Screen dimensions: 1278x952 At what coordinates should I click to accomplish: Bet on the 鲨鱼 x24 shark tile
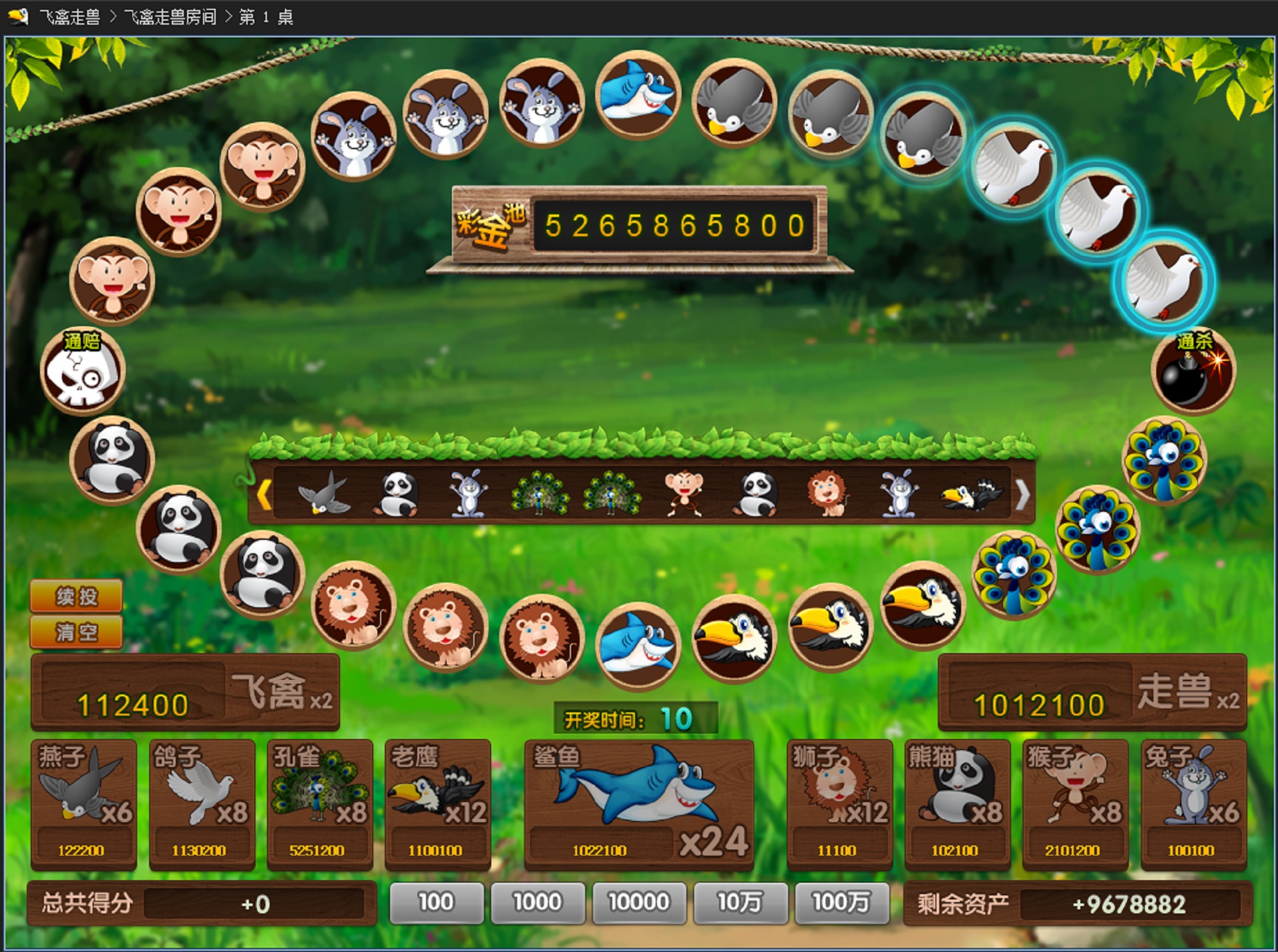(639, 804)
